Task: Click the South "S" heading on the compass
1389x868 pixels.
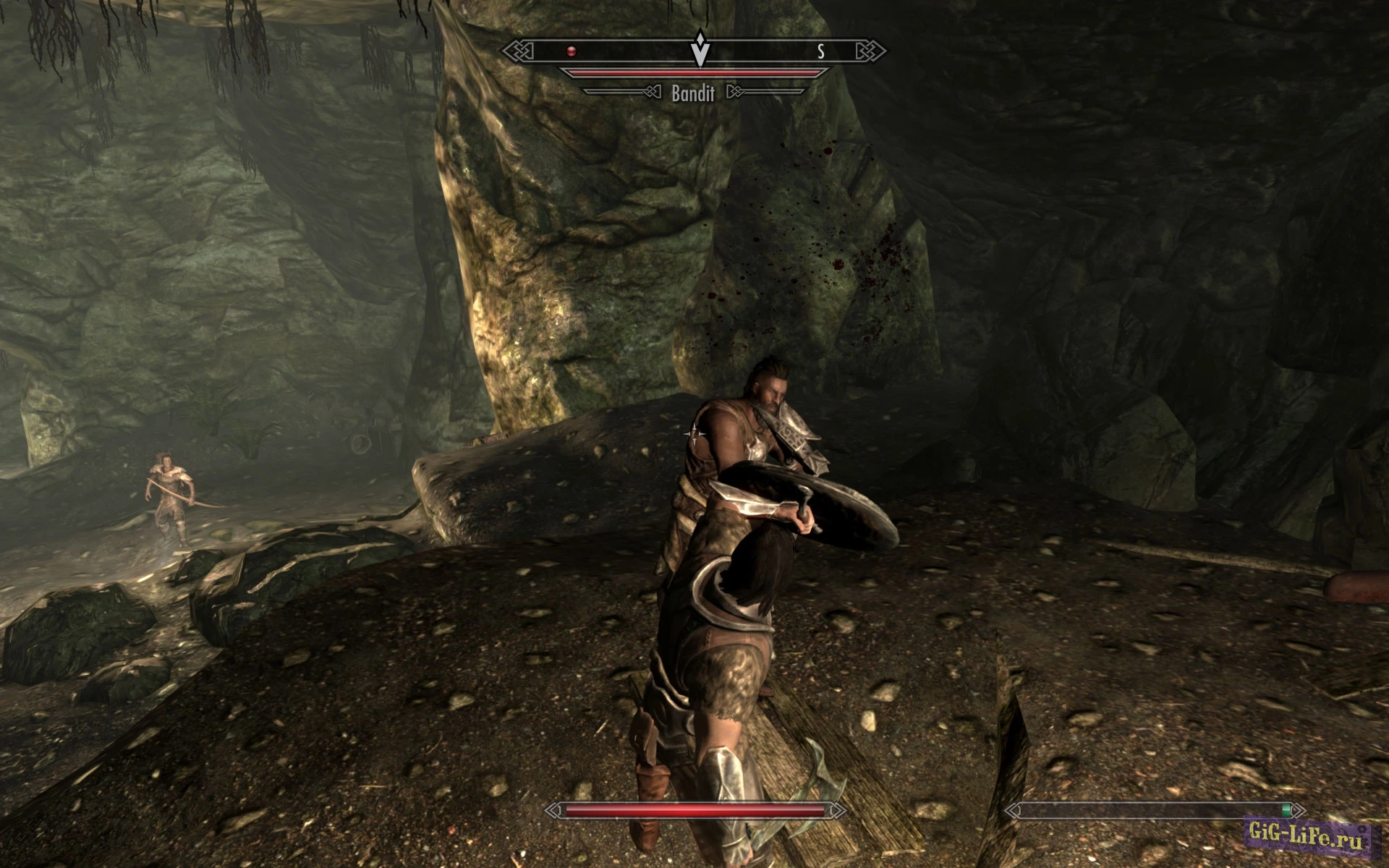Action: (x=820, y=51)
